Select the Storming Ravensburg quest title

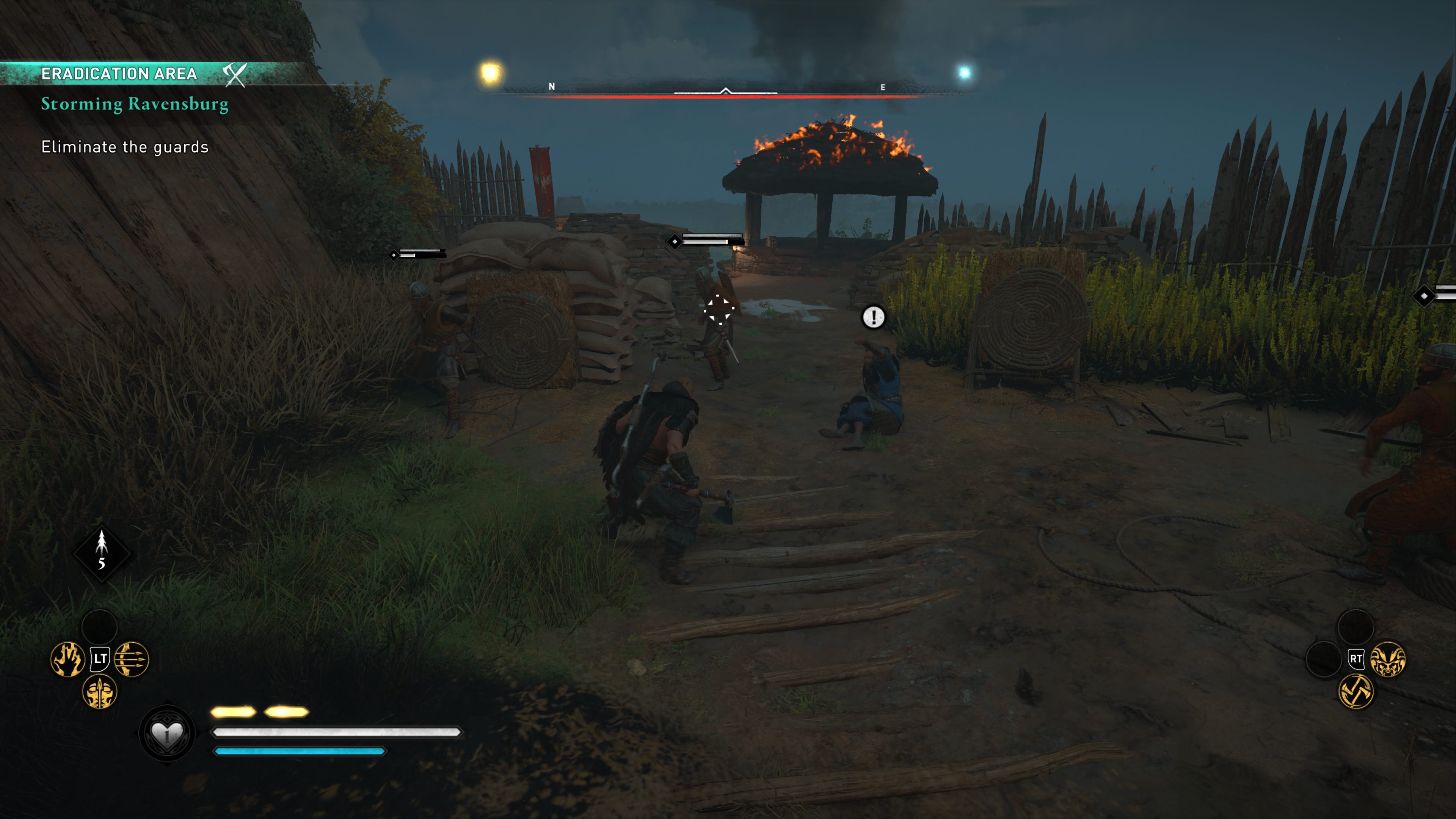[x=135, y=104]
